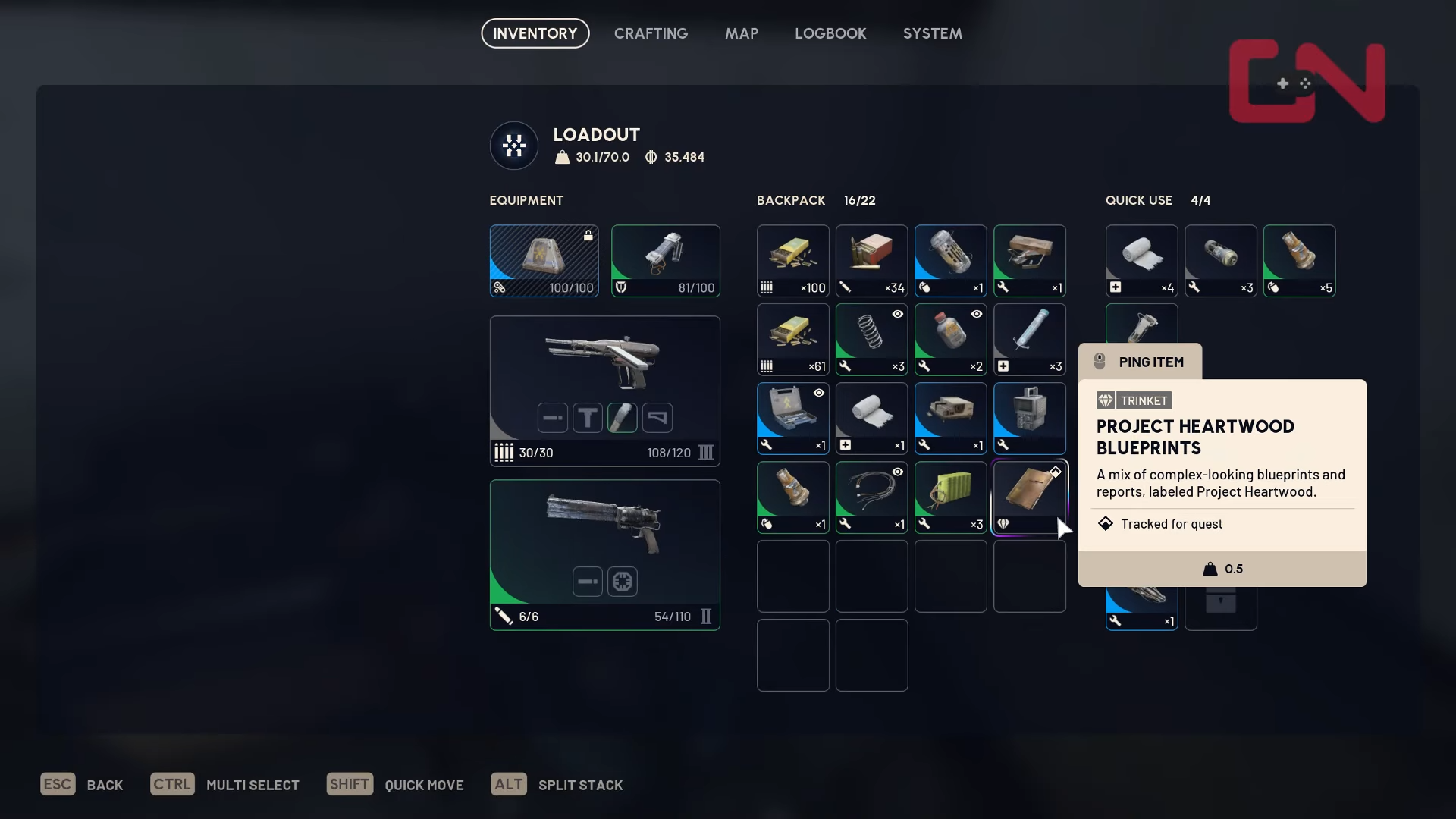Pick the metal springs stack in backpack
Viewport: 1456px width, 819px height.
point(871,339)
